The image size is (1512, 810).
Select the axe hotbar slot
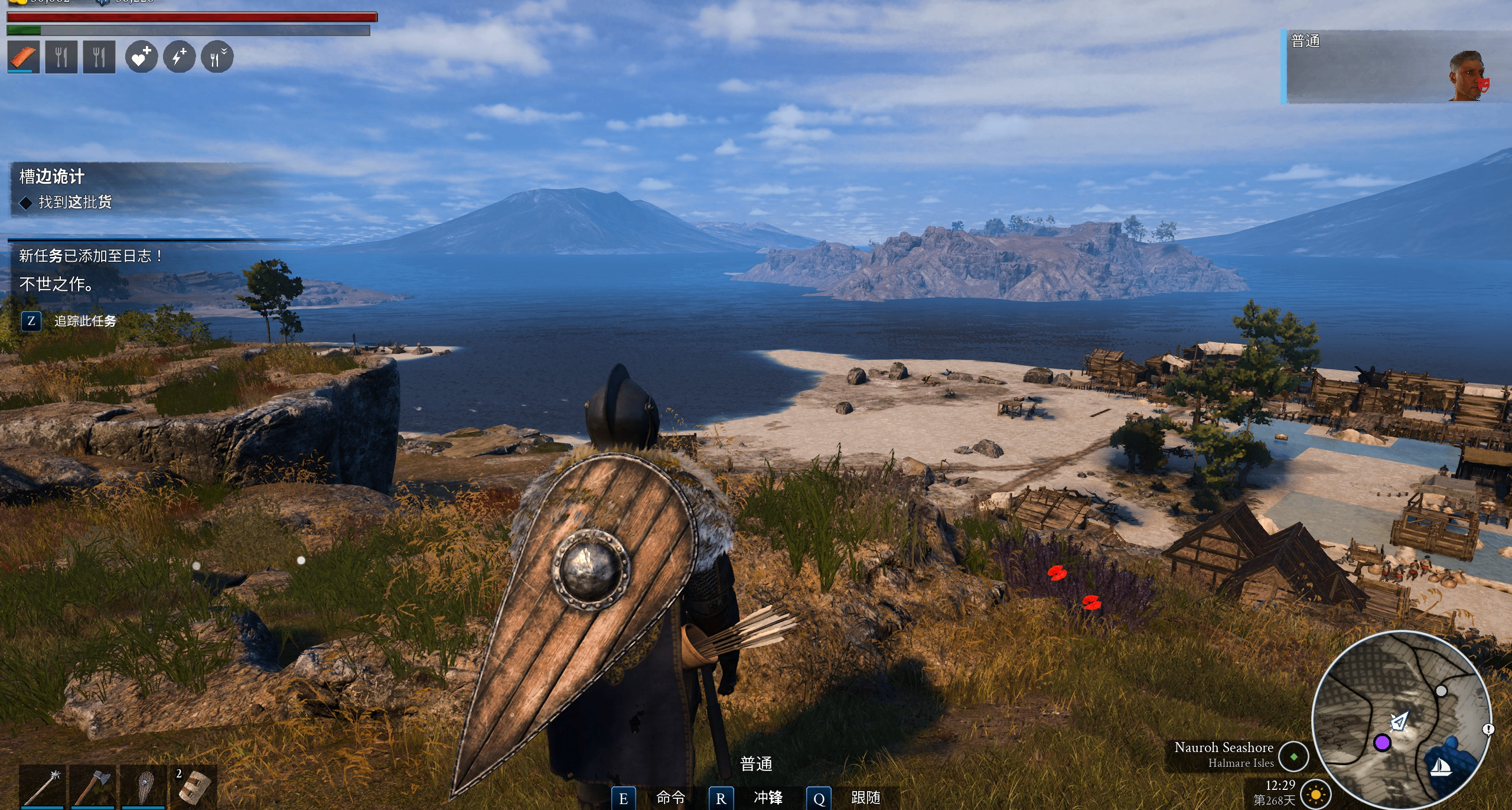click(93, 786)
